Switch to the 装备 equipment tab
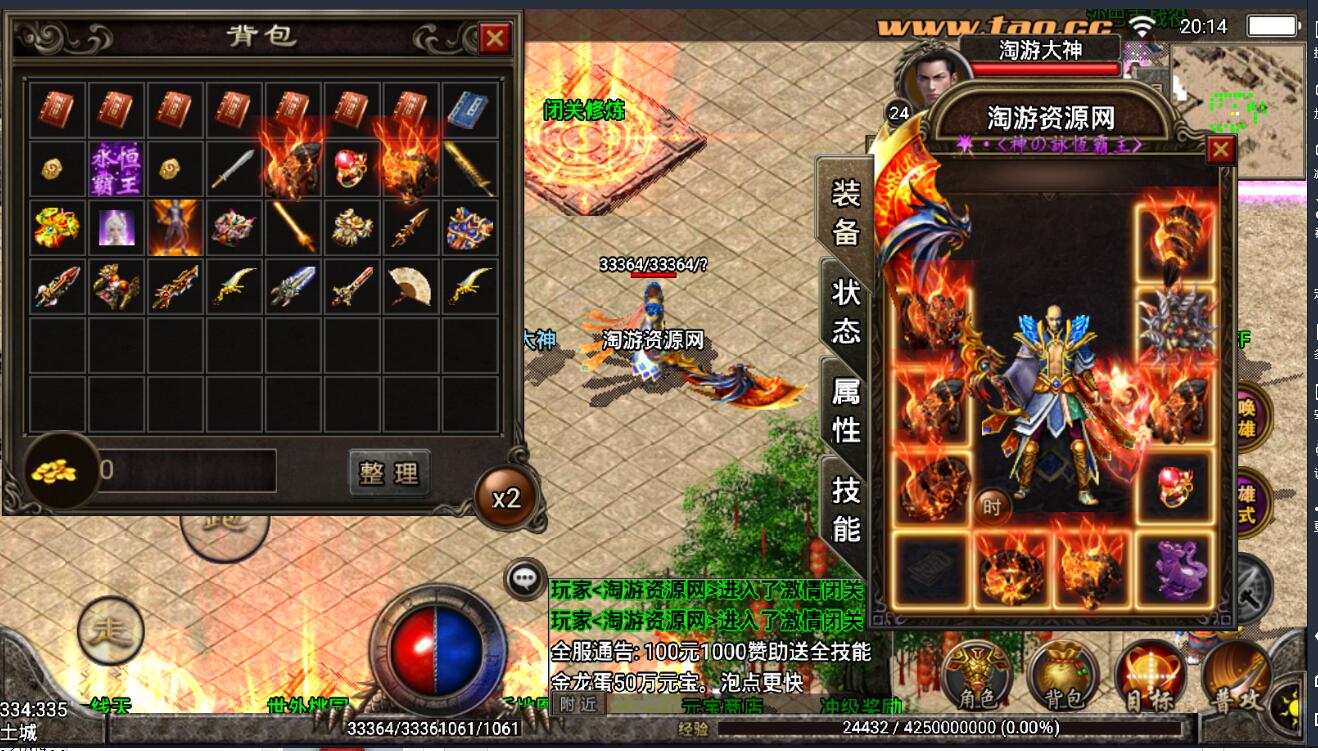This screenshot has height=751, width=1318. point(846,212)
